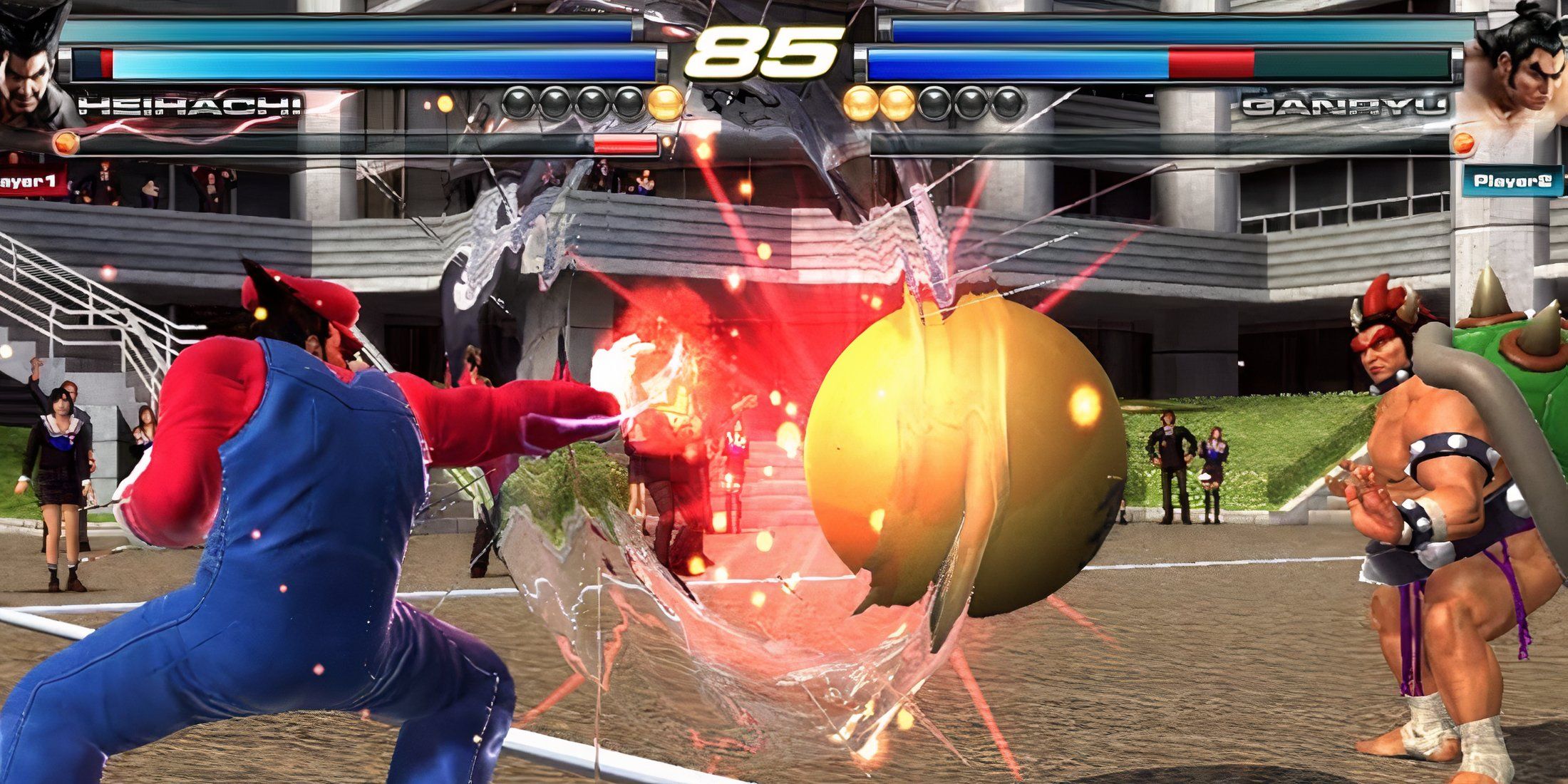This screenshot has width=1568, height=784.
Task: Click Heihachi's blue health bar
Action: coord(356,64)
